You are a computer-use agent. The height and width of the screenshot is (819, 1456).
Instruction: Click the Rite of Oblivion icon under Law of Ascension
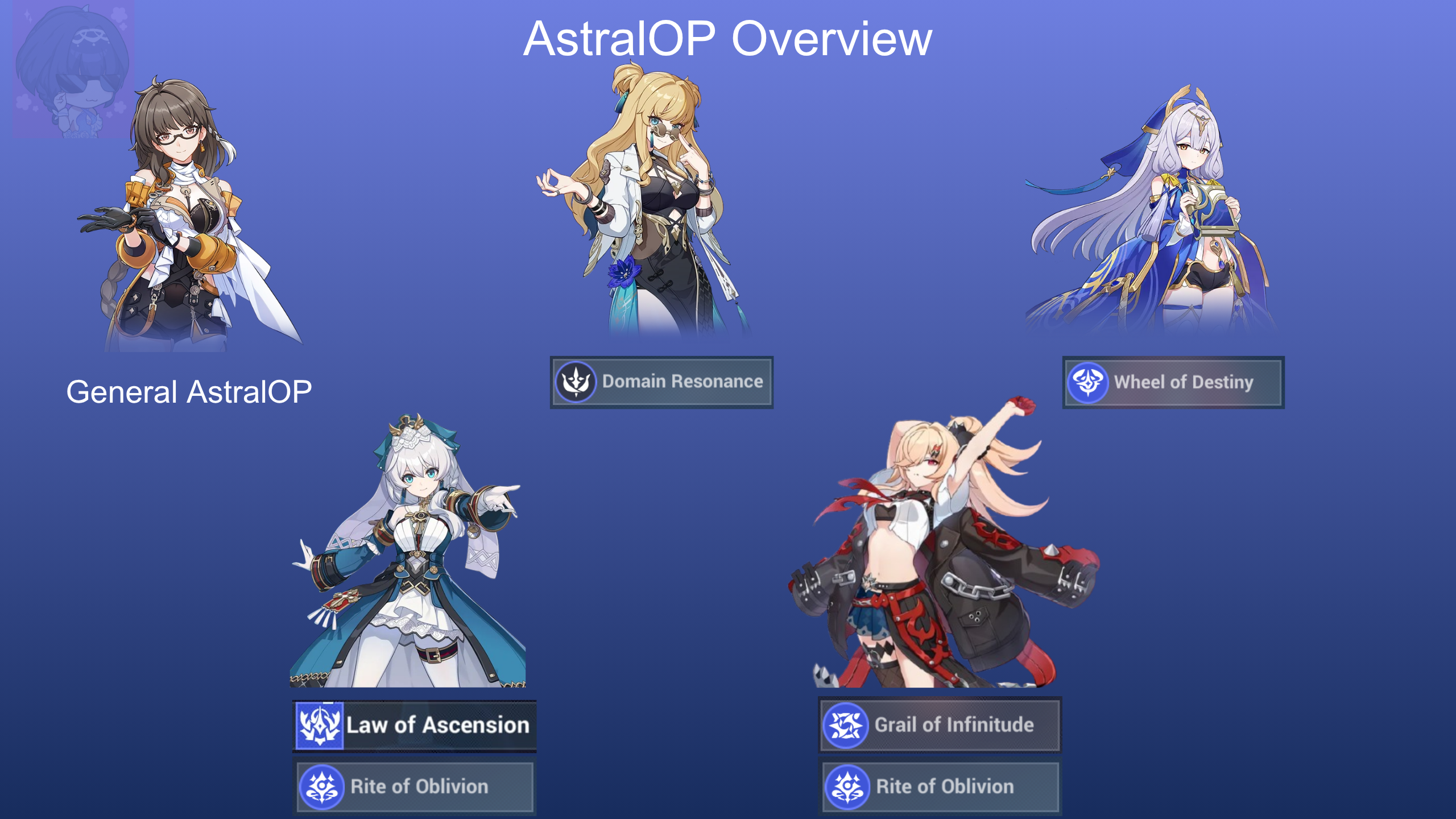click(320, 787)
